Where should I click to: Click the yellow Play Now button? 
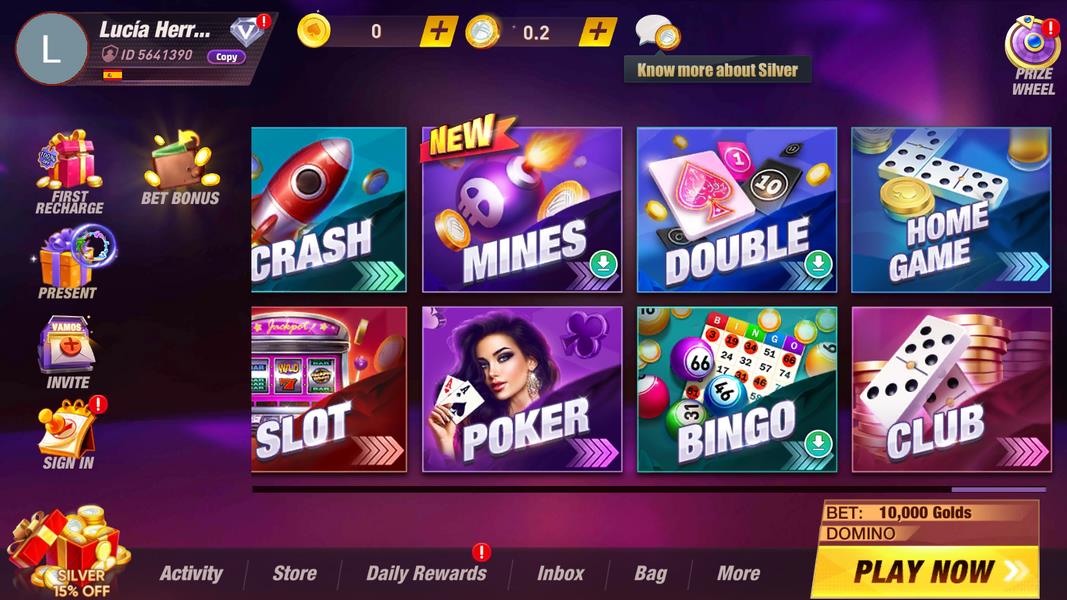click(x=925, y=571)
